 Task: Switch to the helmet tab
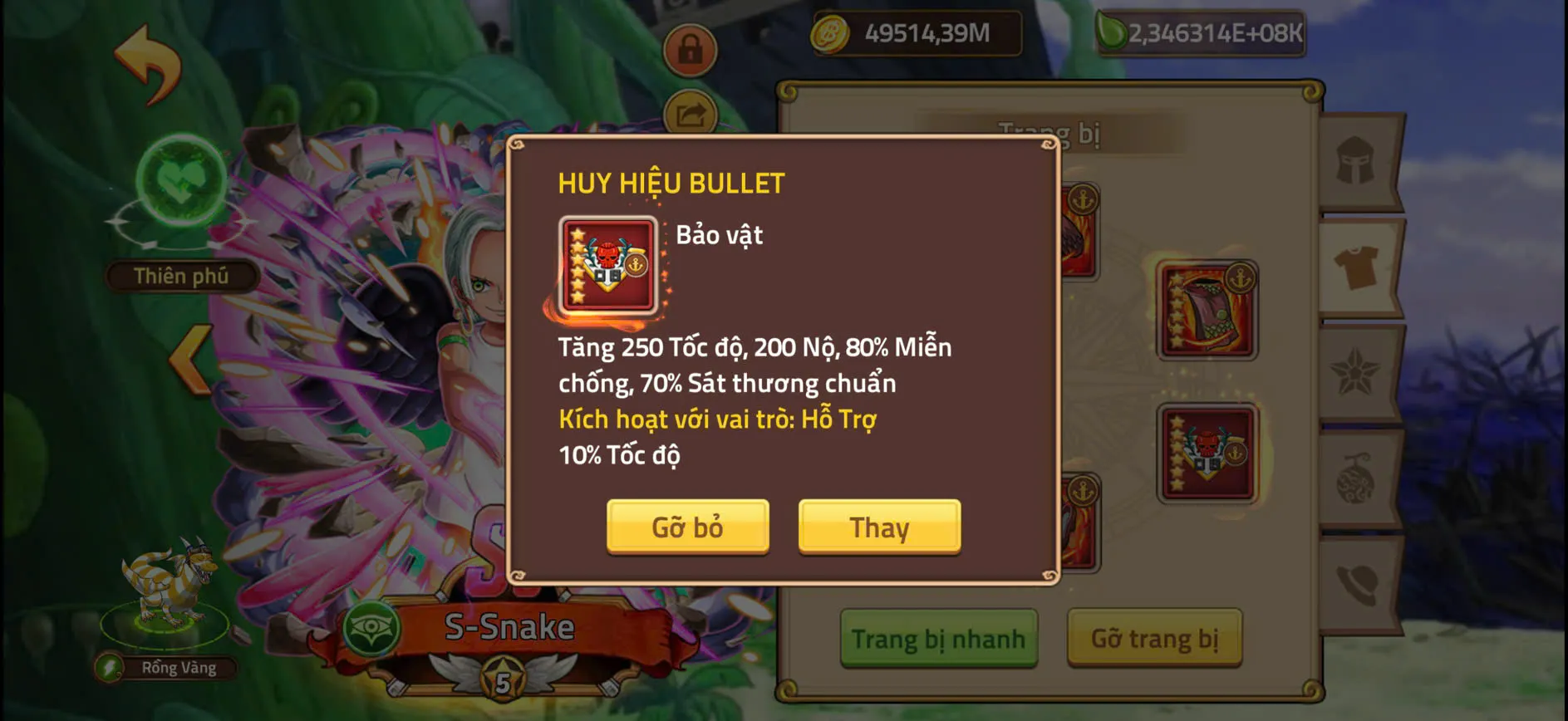point(1357,160)
